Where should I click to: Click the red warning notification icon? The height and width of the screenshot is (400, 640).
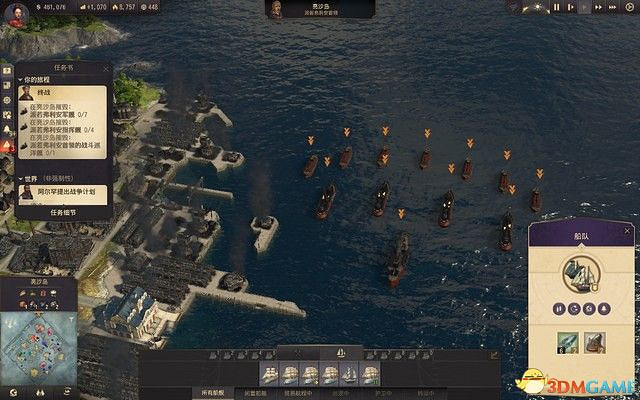[8, 146]
